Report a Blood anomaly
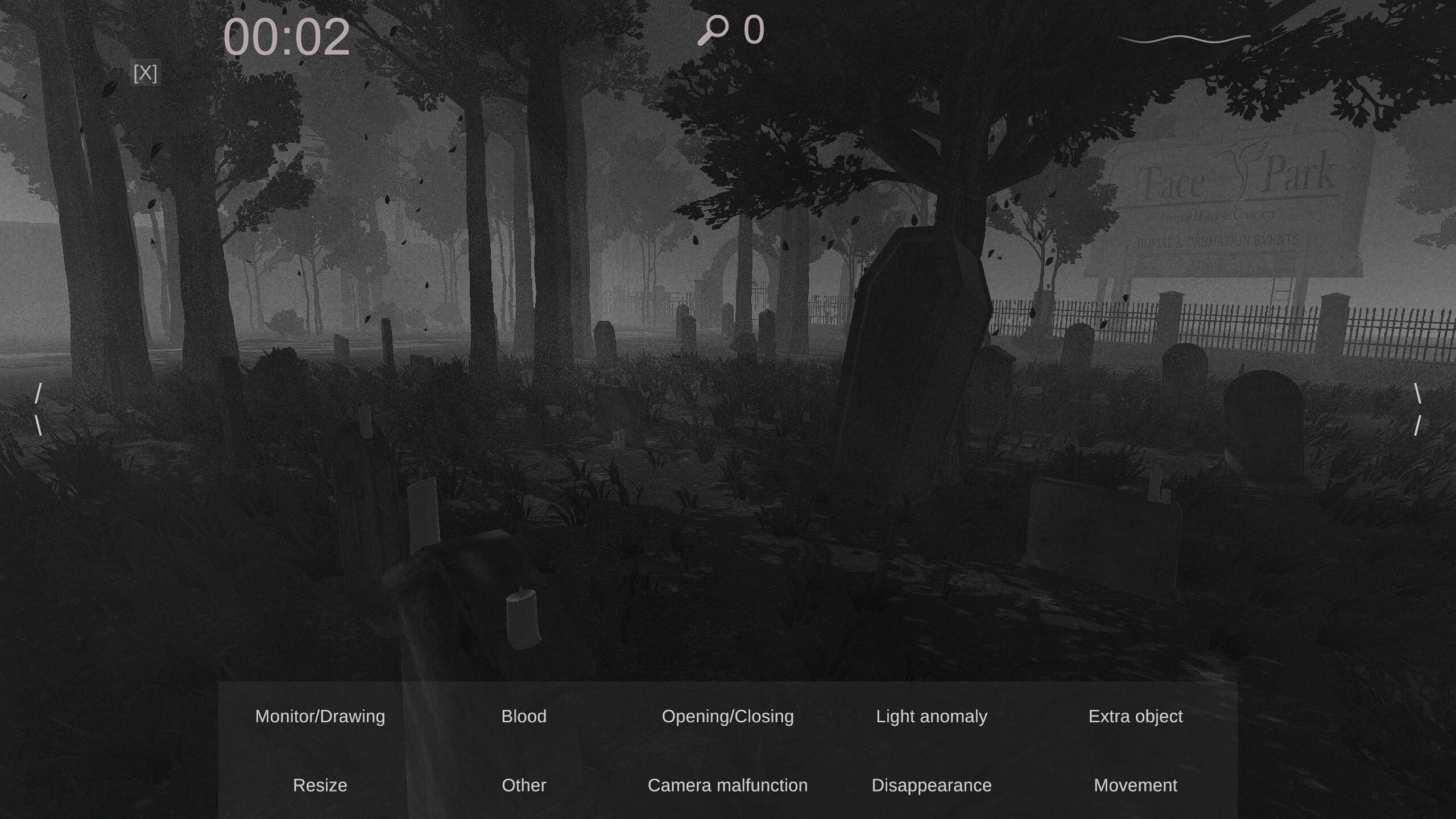Screen dimensions: 1456x819 pos(524,716)
